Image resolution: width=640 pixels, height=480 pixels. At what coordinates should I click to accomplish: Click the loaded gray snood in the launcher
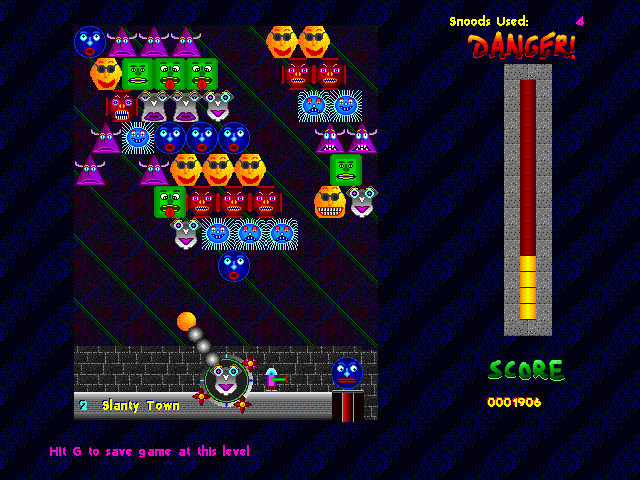coord(226,379)
